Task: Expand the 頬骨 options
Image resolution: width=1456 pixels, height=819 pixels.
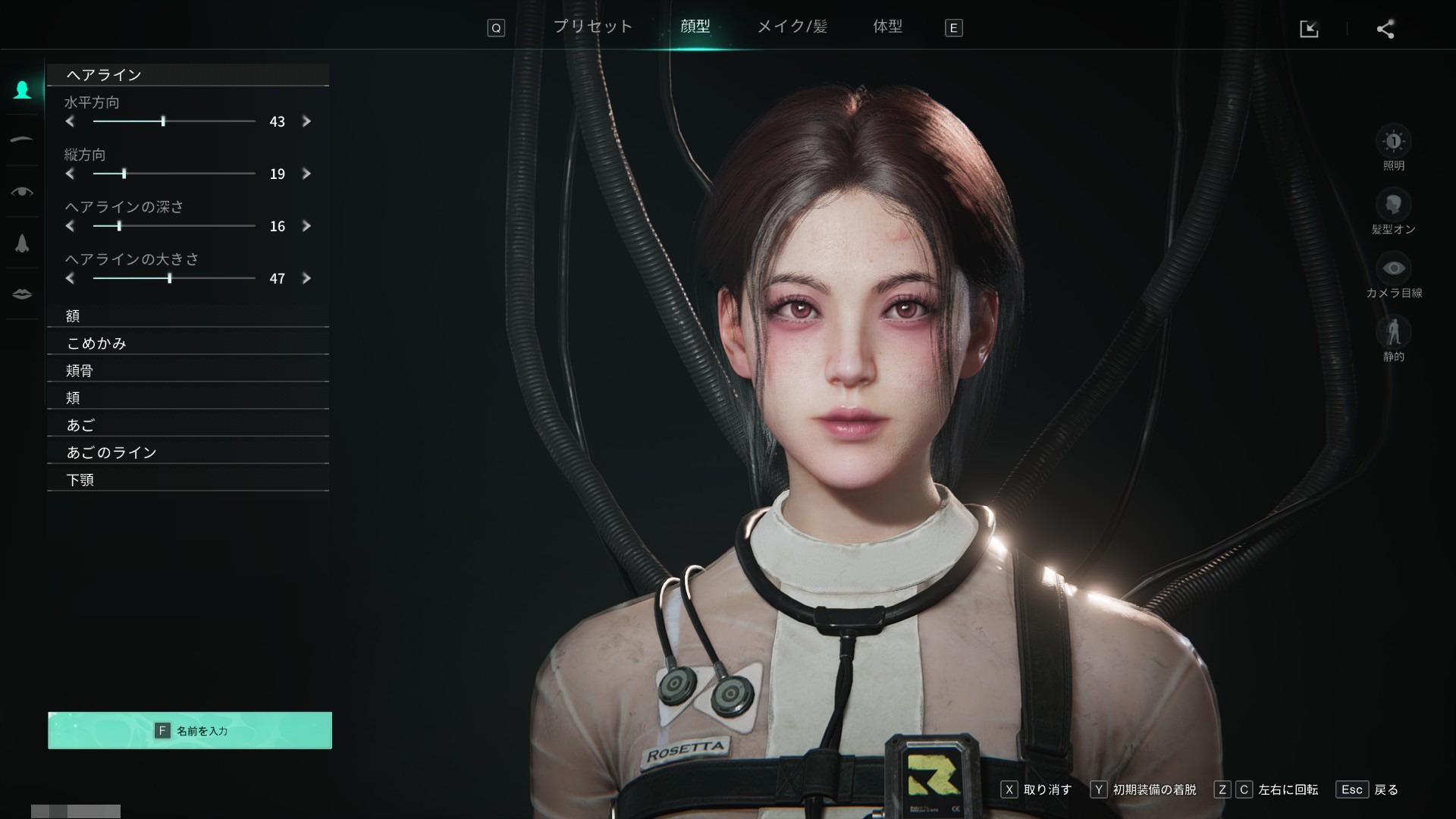Action: (x=188, y=371)
